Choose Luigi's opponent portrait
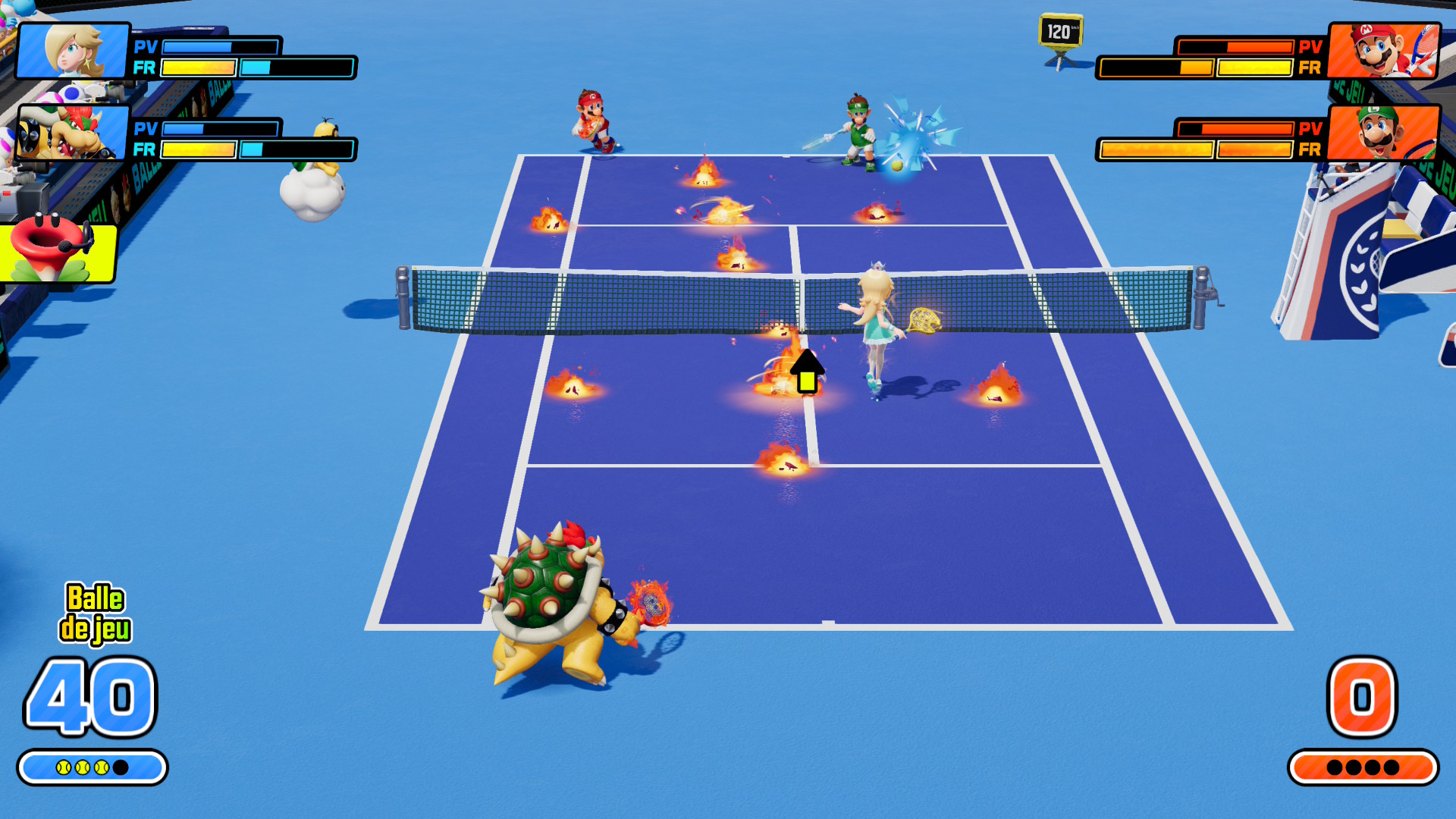 [1383, 133]
